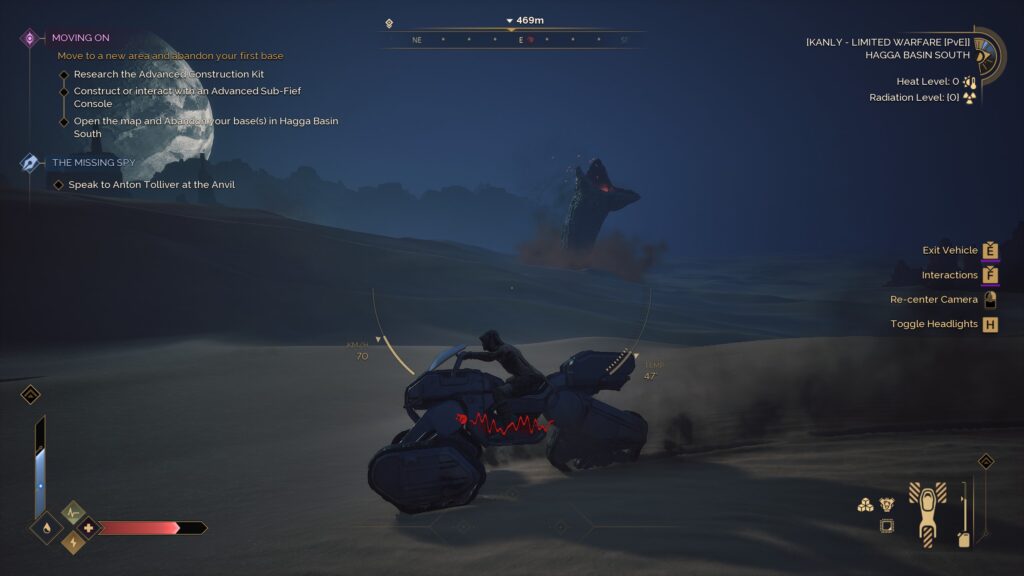Click the Speak to Anton Tolliver objective

click(150, 185)
